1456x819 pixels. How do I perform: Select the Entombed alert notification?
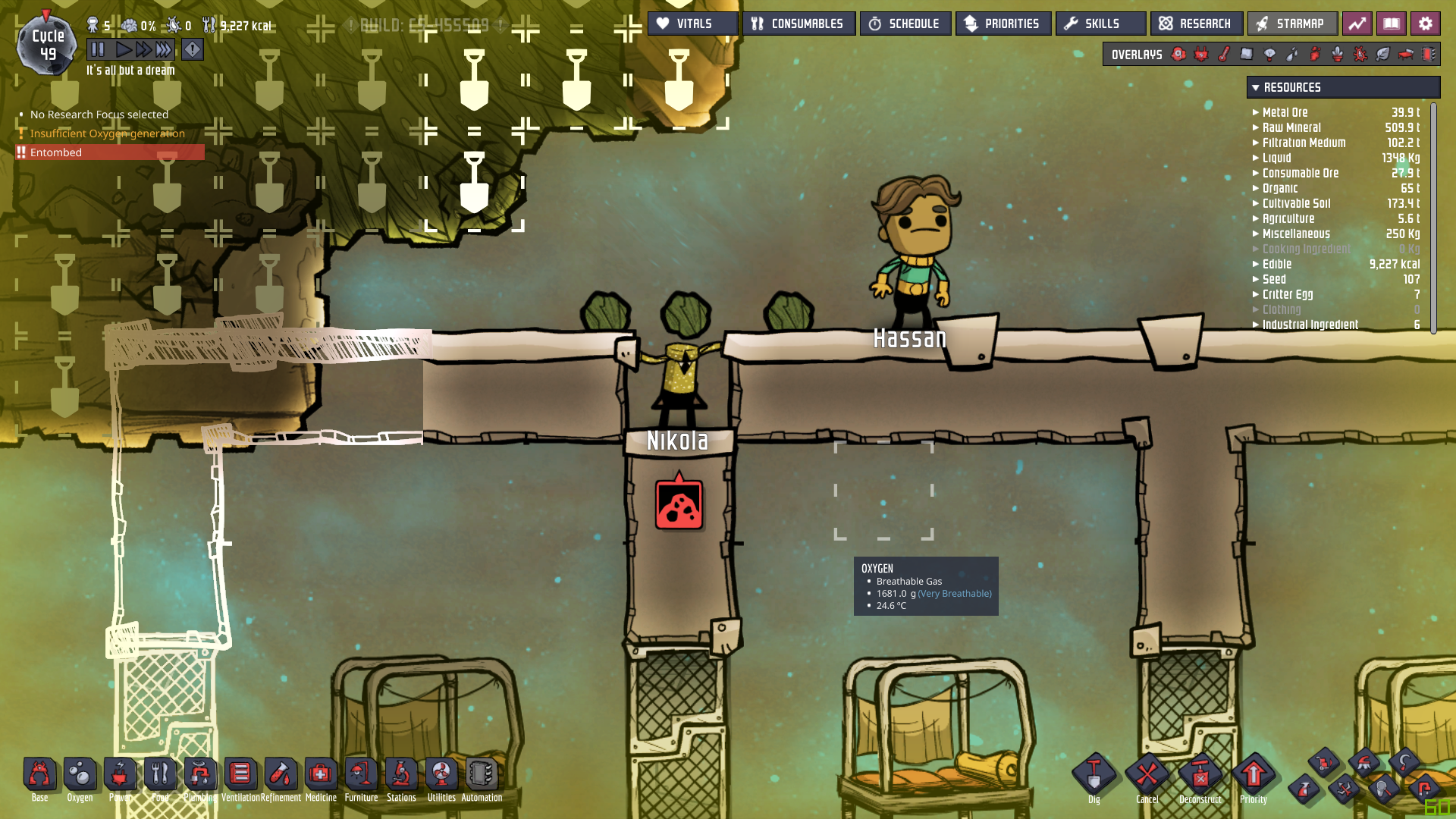click(110, 152)
